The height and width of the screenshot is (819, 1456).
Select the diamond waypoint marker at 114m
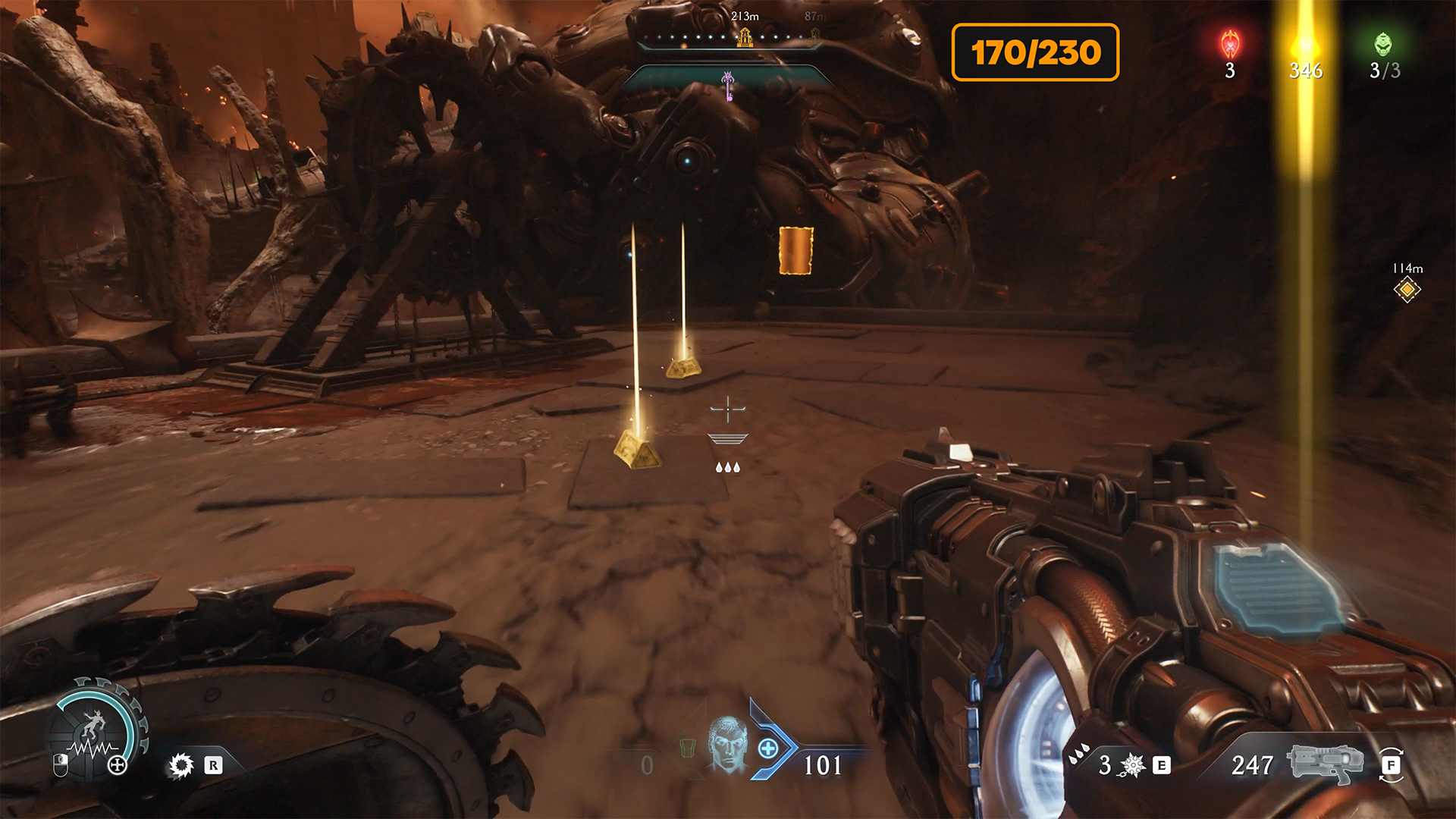tap(1407, 290)
